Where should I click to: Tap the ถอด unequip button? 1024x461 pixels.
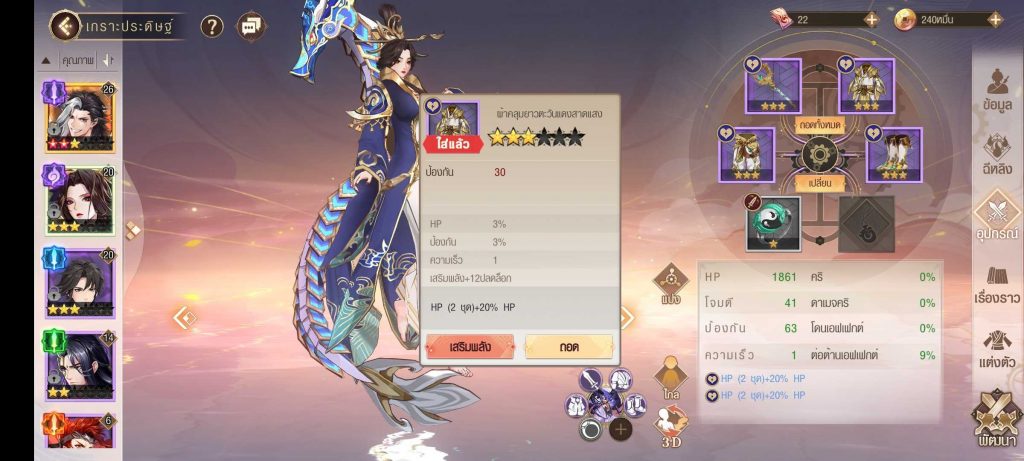pos(569,346)
